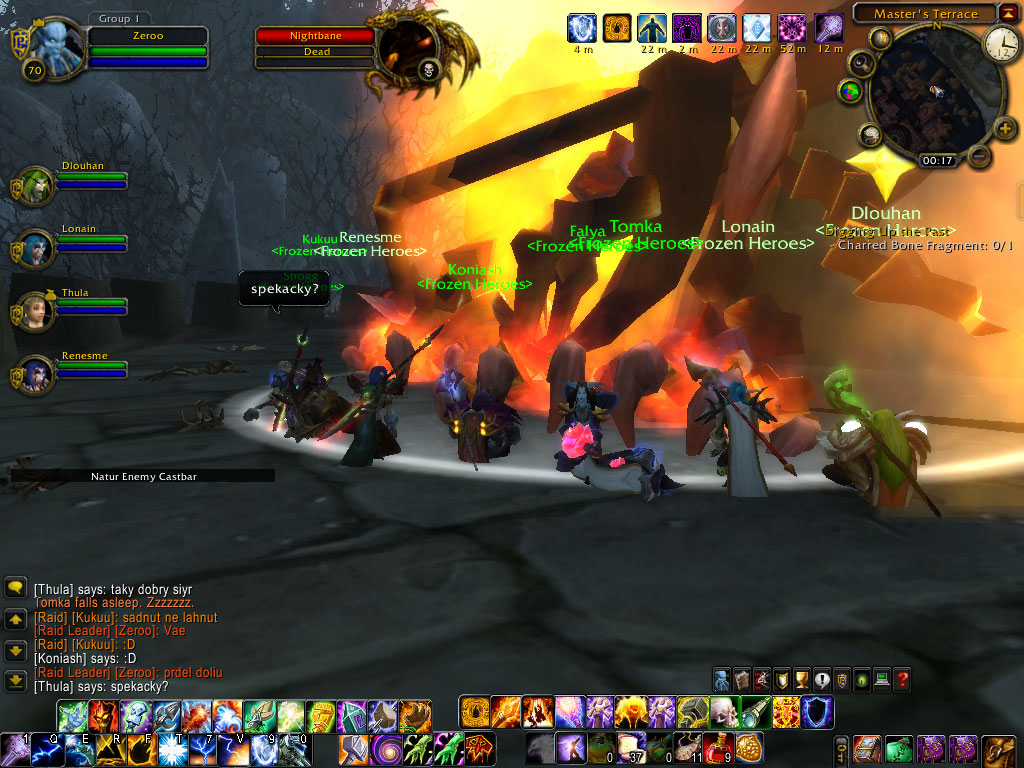Image resolution: width=1024 pixels, height=768 pixels.
Task: Open the chat menu speech bubble button
Action: click(15, 588)
